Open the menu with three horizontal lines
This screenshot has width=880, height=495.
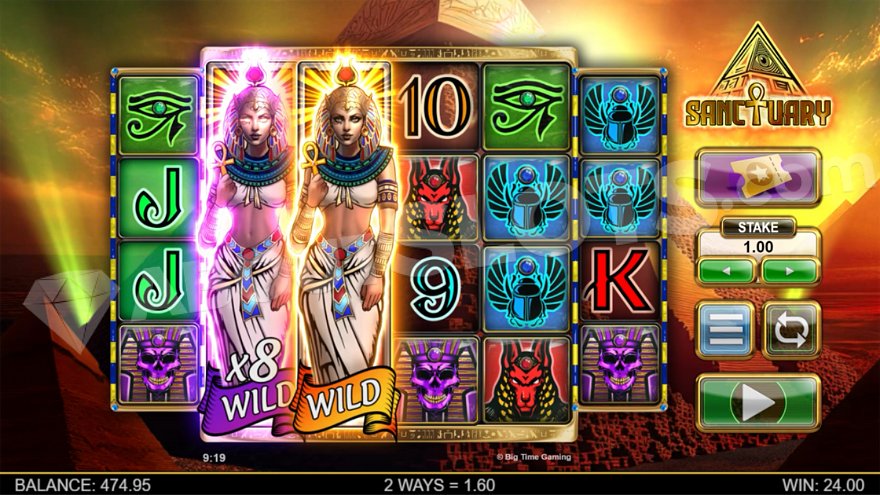(x=725, y=330)
